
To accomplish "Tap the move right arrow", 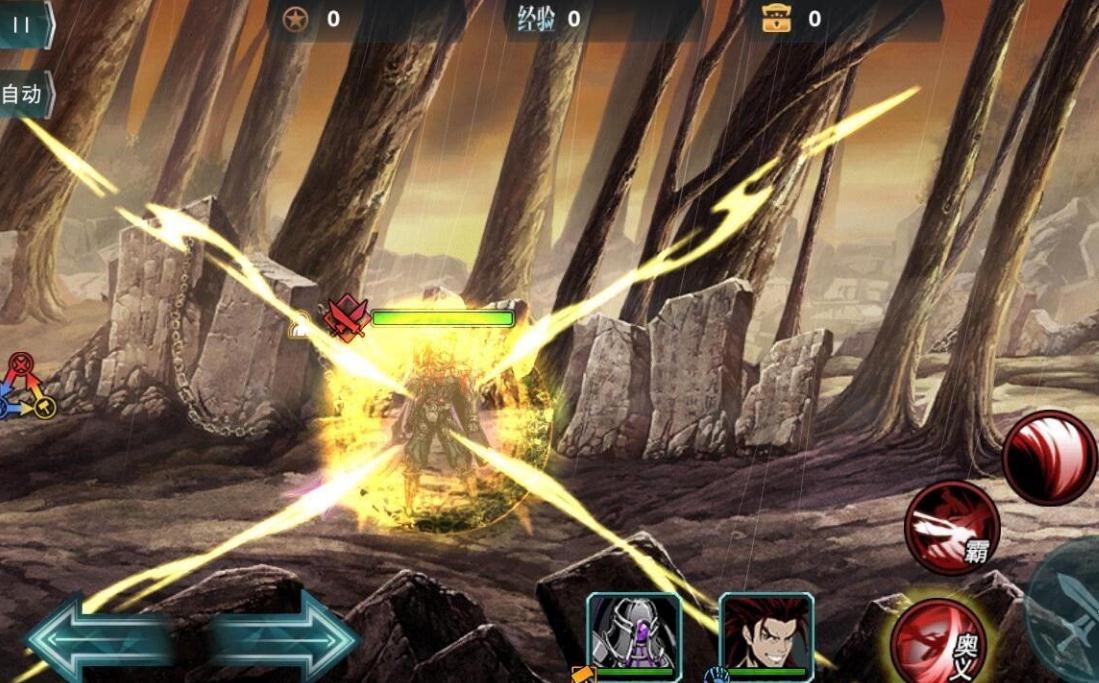I will click(x=285, y=637).
